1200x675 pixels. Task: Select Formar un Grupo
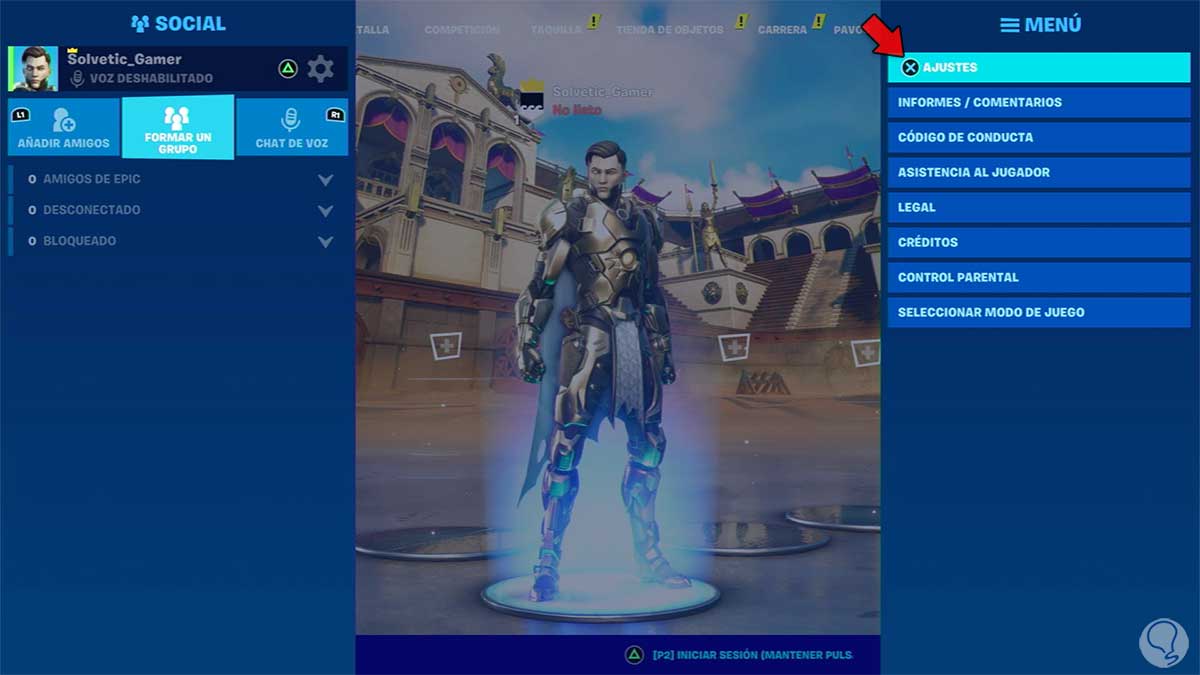click(178, 128)
